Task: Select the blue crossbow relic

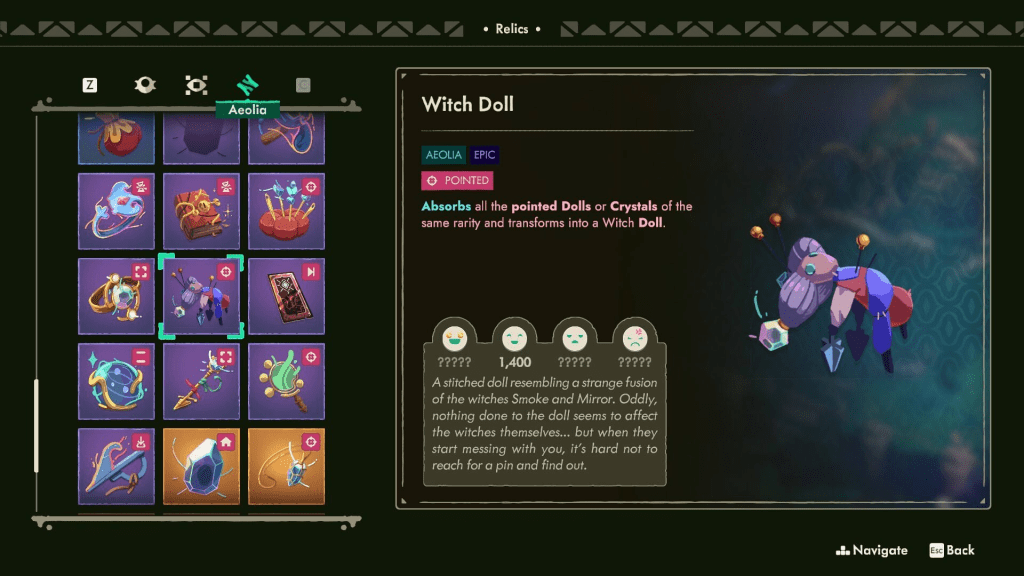Action: [116, 466]
